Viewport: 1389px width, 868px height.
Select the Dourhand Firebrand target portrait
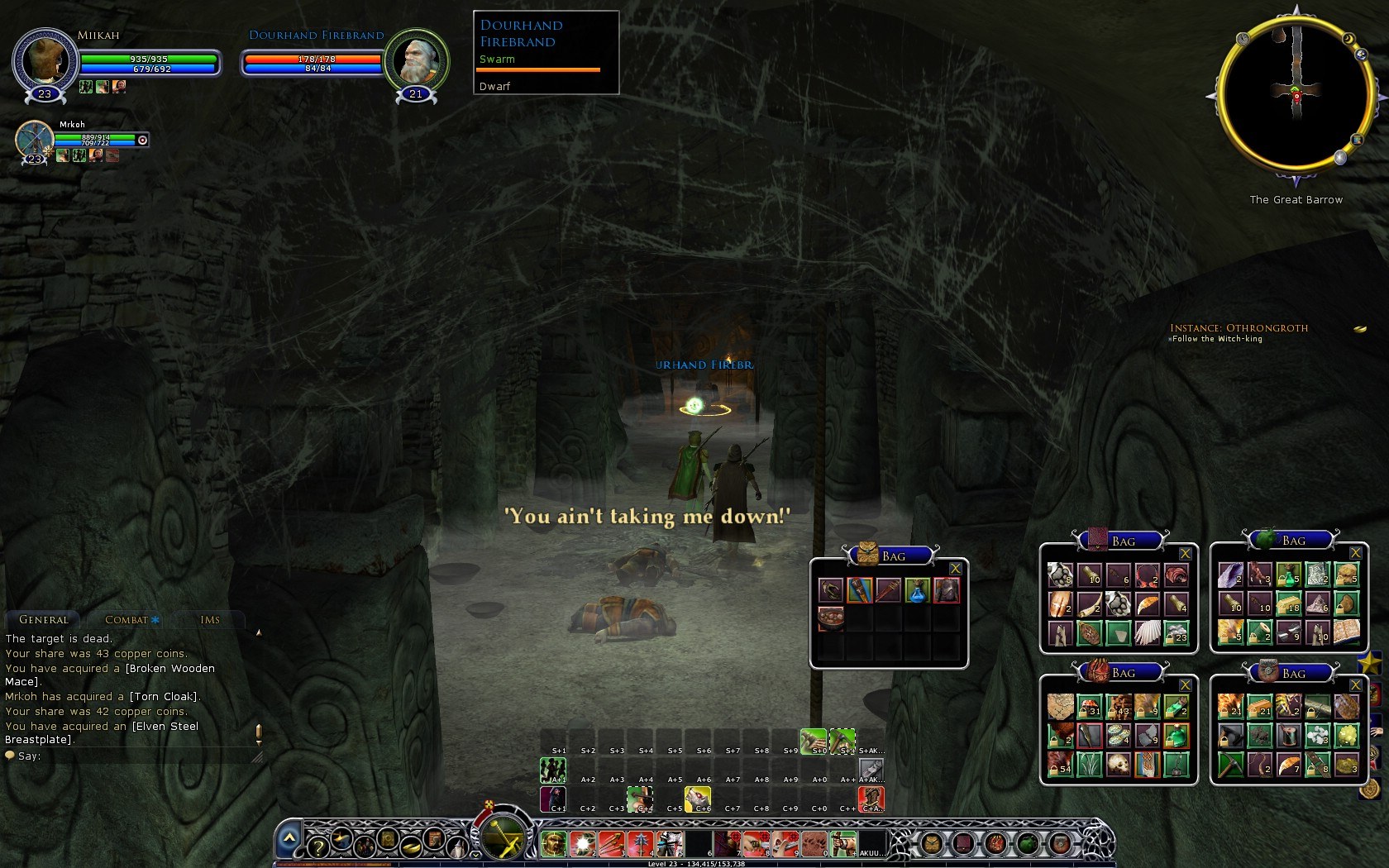click(416, 60)
